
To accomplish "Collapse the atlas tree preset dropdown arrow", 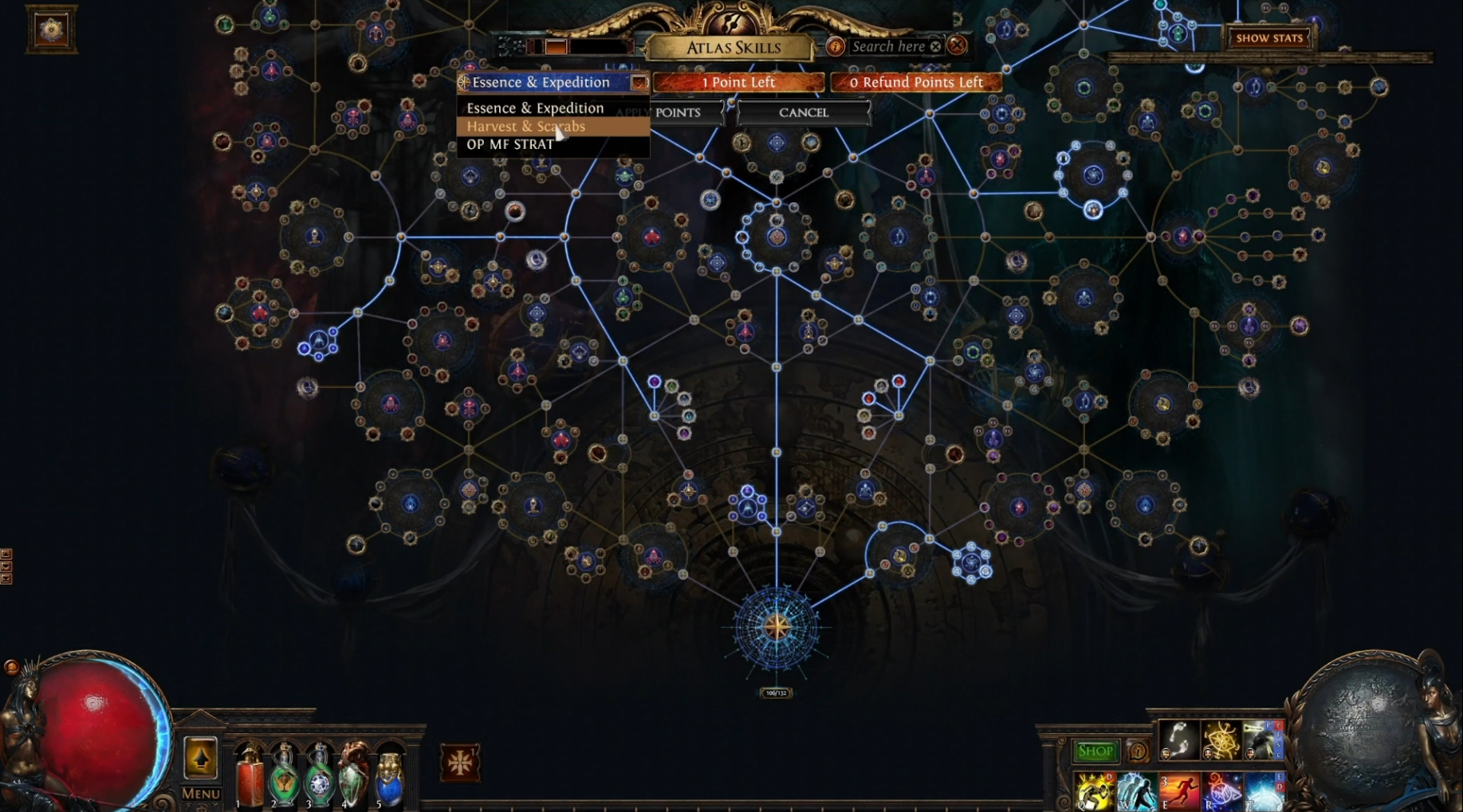I will point(639,82).
